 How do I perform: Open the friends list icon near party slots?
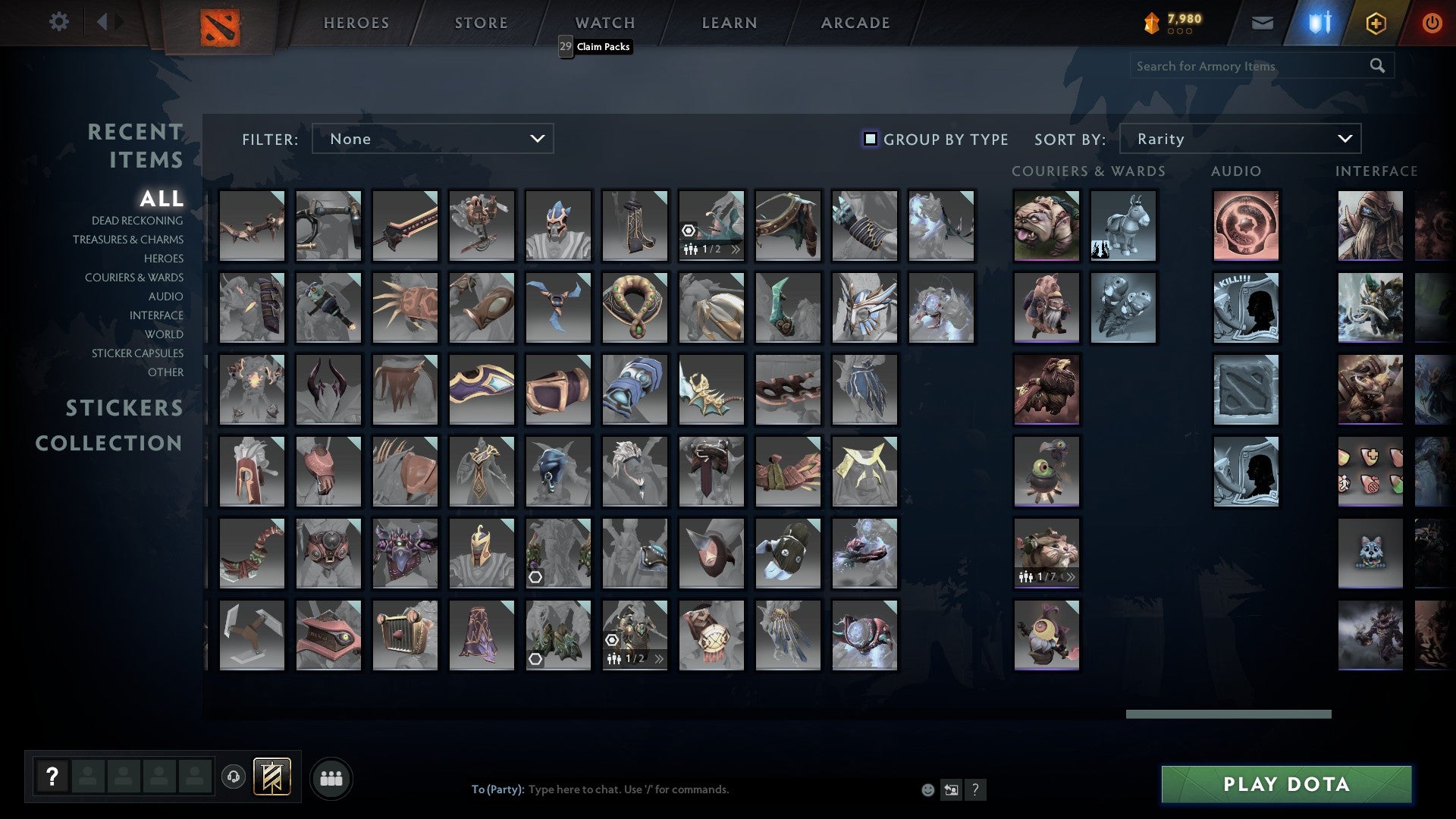click(330, 777)
